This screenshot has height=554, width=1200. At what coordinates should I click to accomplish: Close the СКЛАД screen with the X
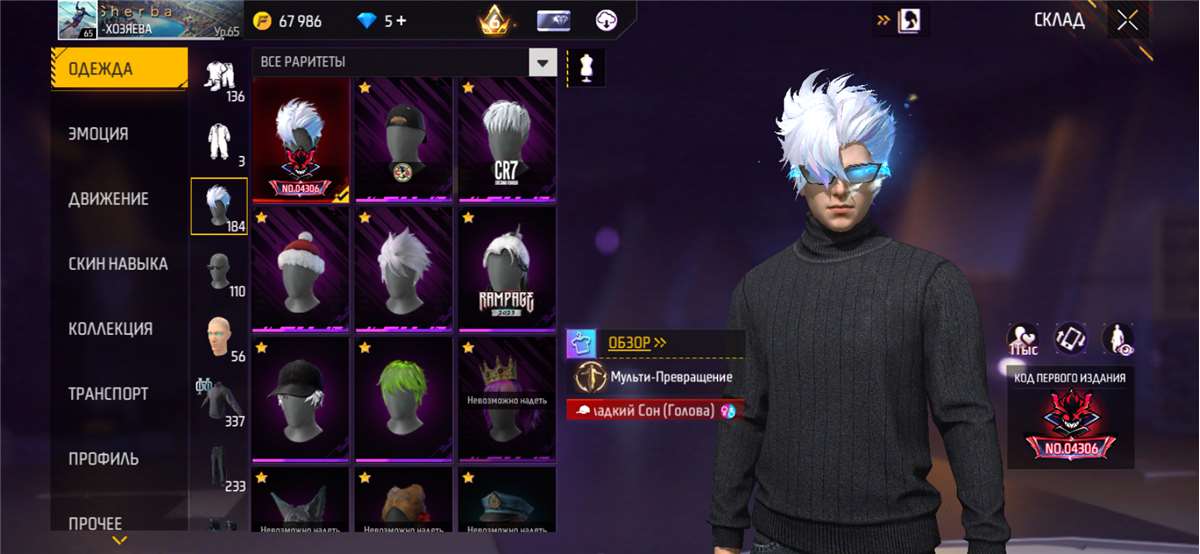(x=1128, y=21)
